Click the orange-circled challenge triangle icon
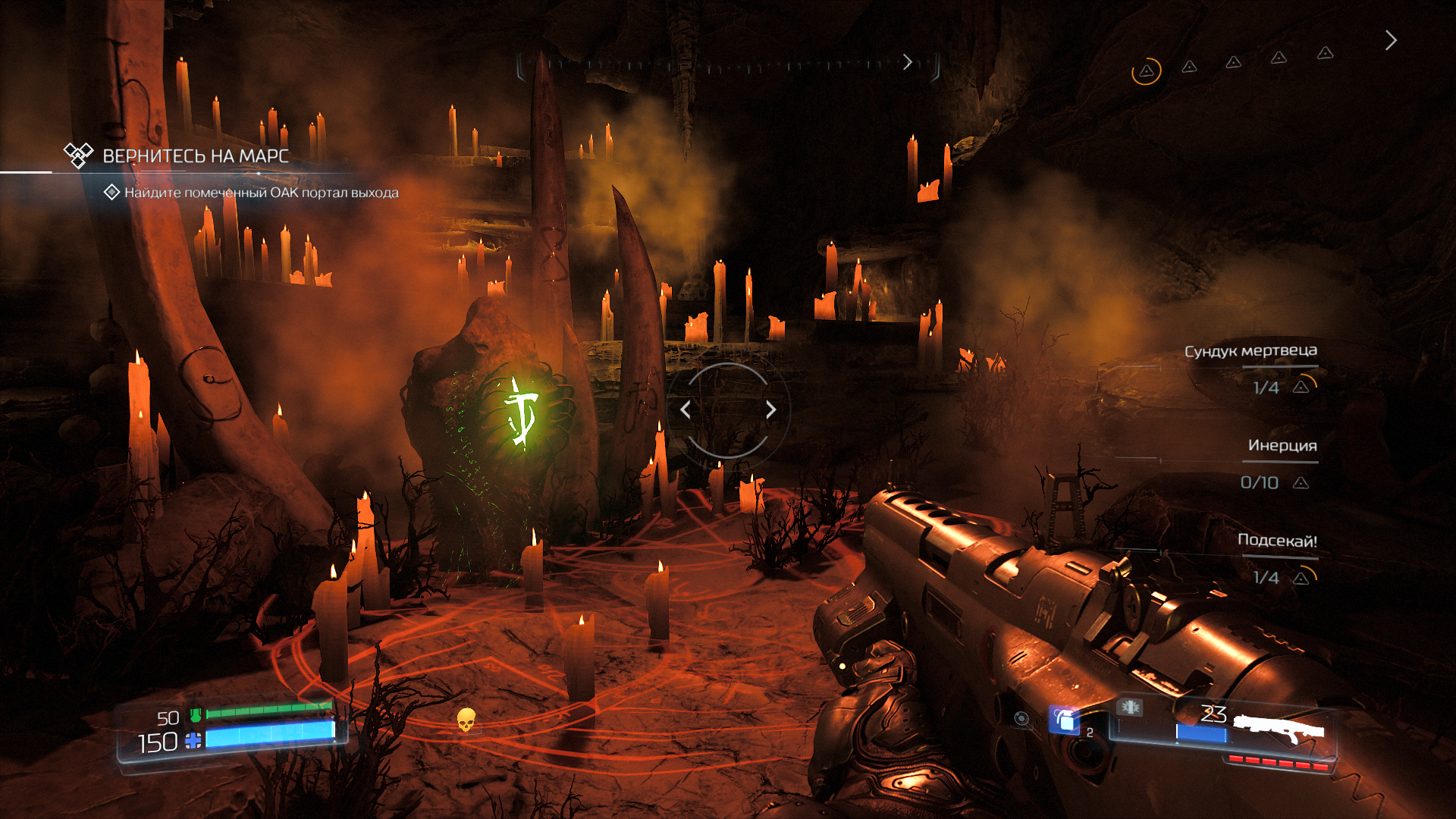Viewport: 1456px width, 819px height. (1147, 71)
